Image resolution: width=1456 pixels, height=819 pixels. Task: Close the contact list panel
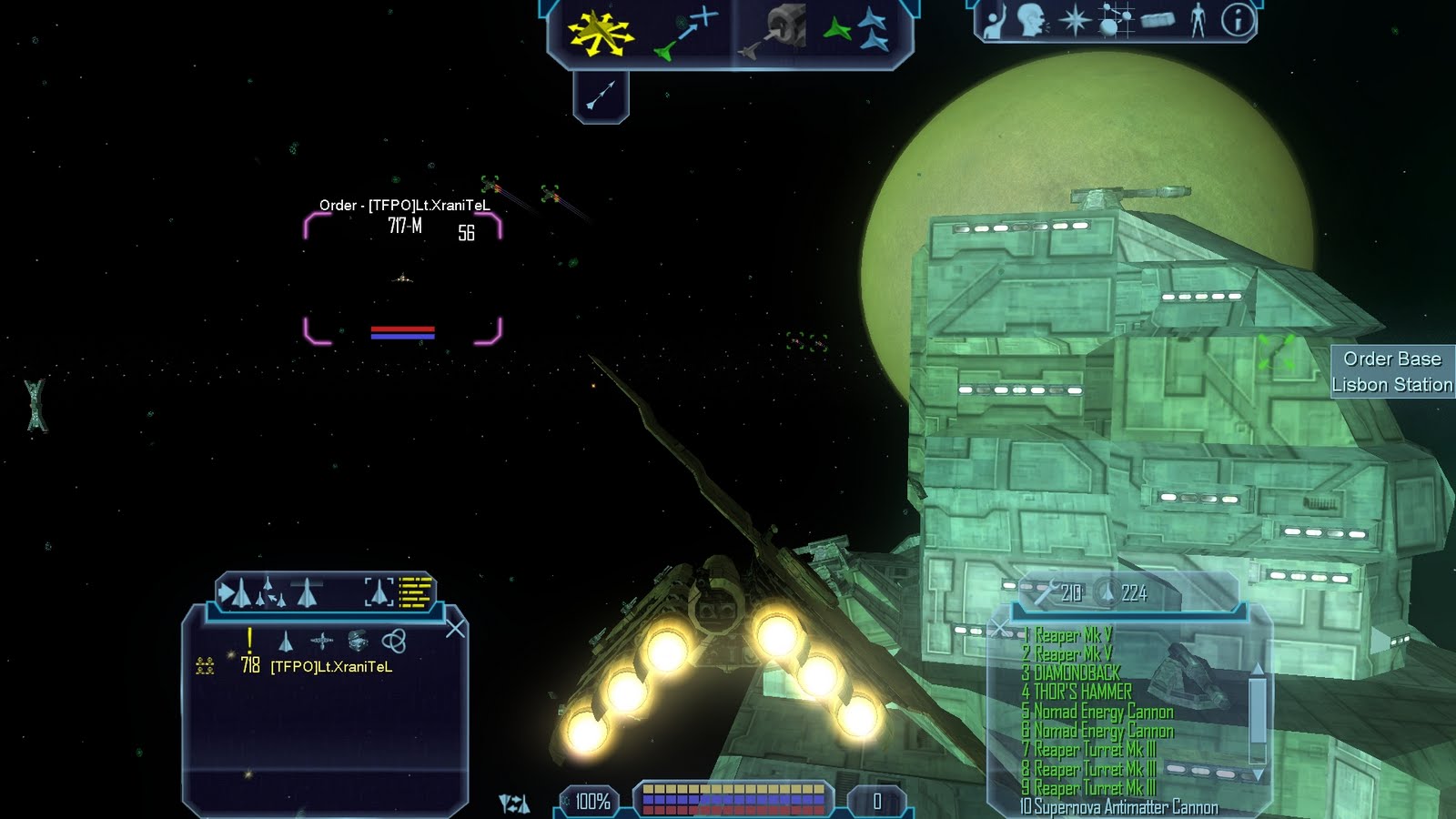pos(455,628)
